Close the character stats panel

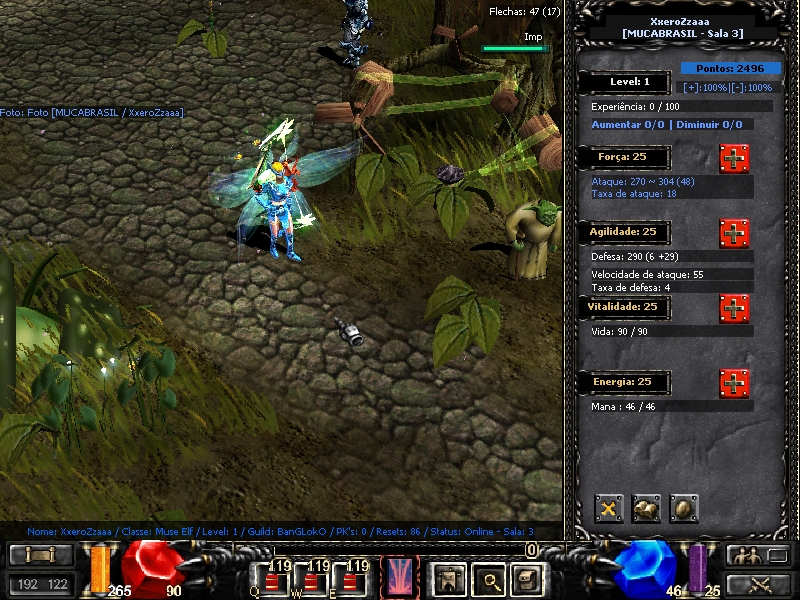[609, 509]
